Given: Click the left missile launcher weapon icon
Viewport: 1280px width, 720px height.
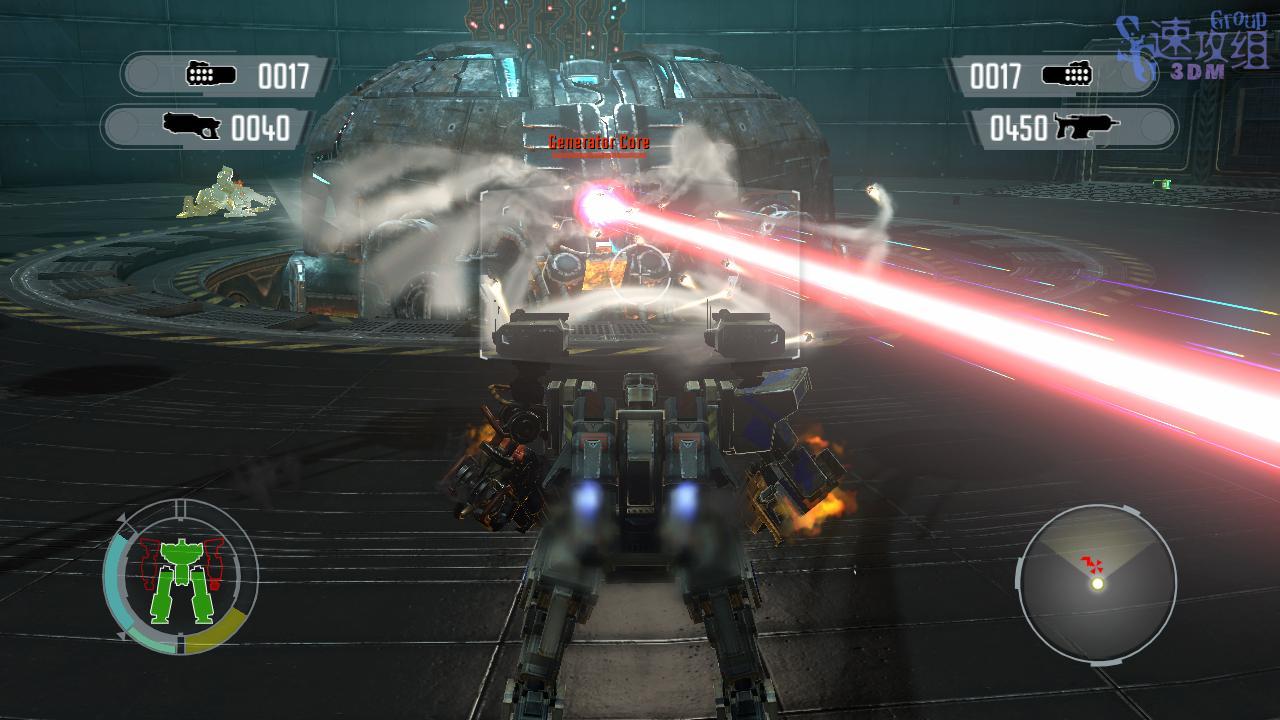Looking at the screenshot, I should pyautogui.click(x=211, y=75).
